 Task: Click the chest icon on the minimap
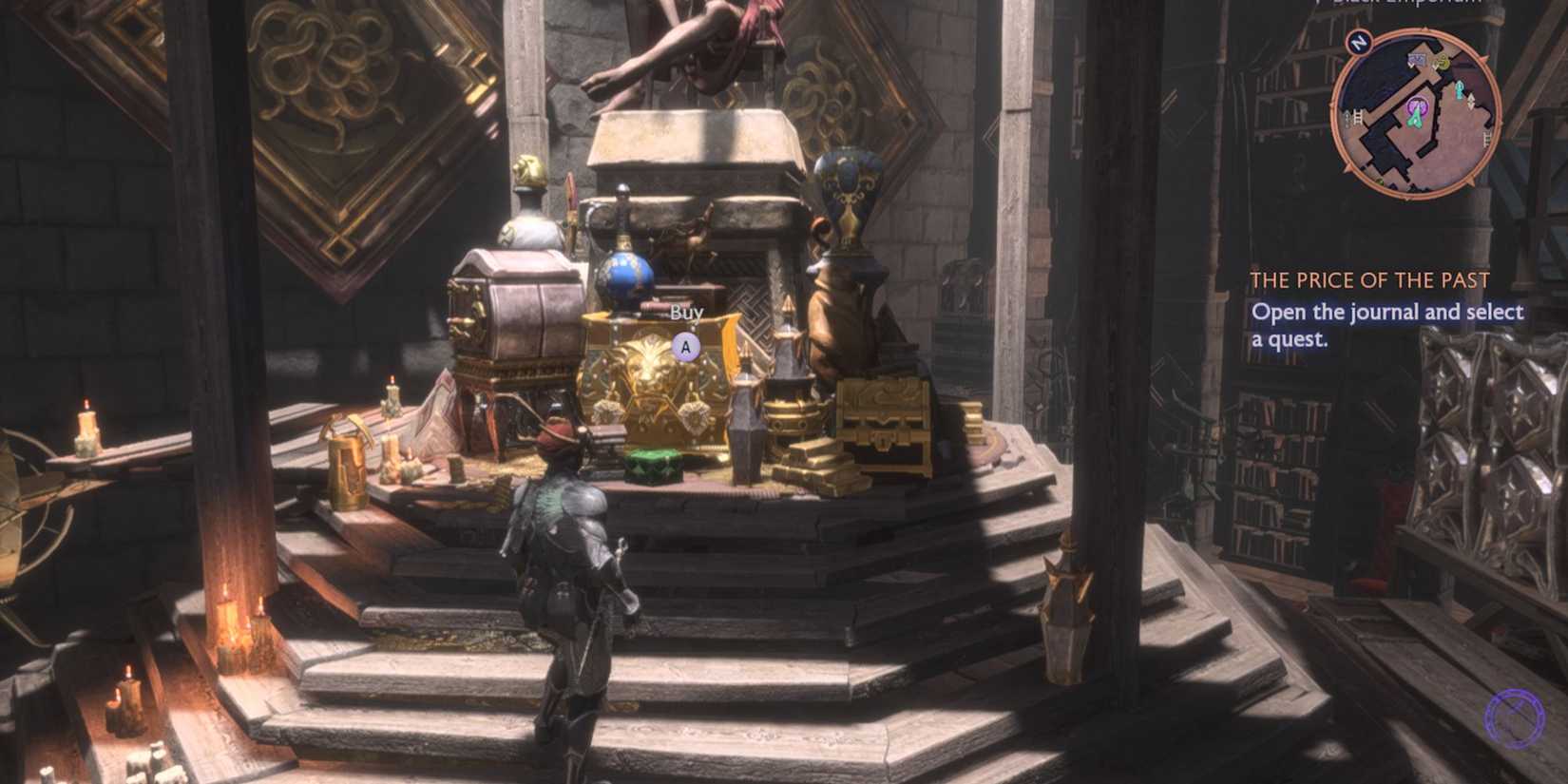pos(1417,60)
